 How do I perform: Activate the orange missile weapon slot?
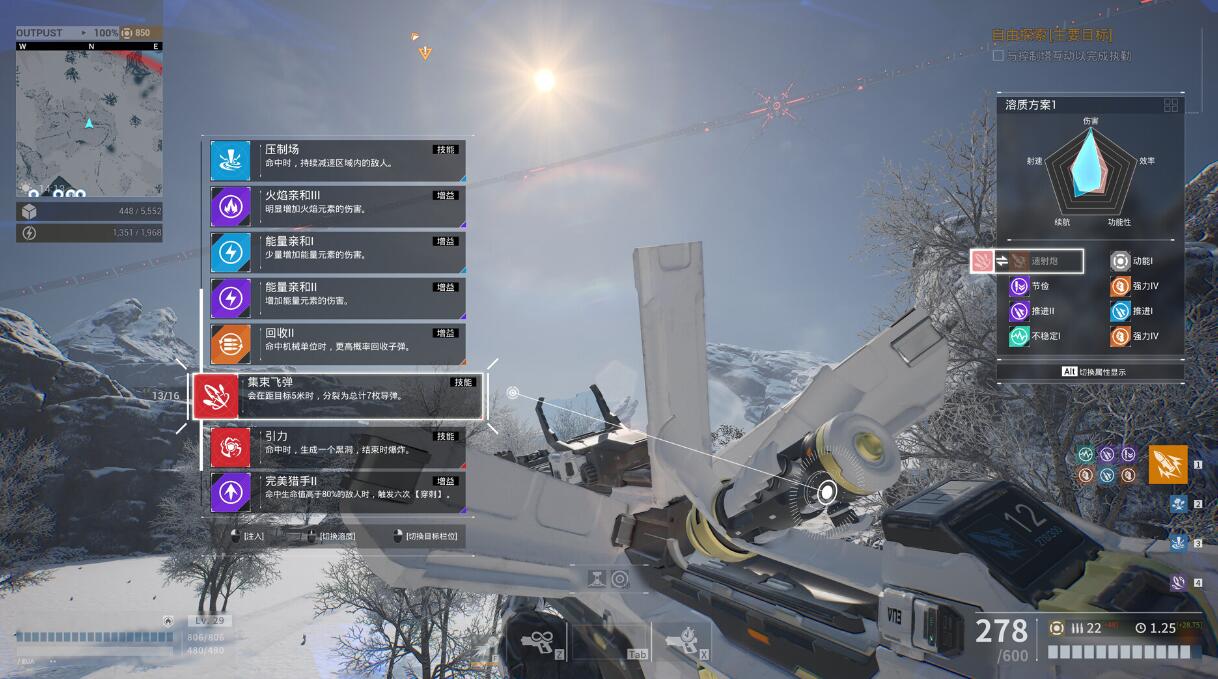coord(1167,464)
